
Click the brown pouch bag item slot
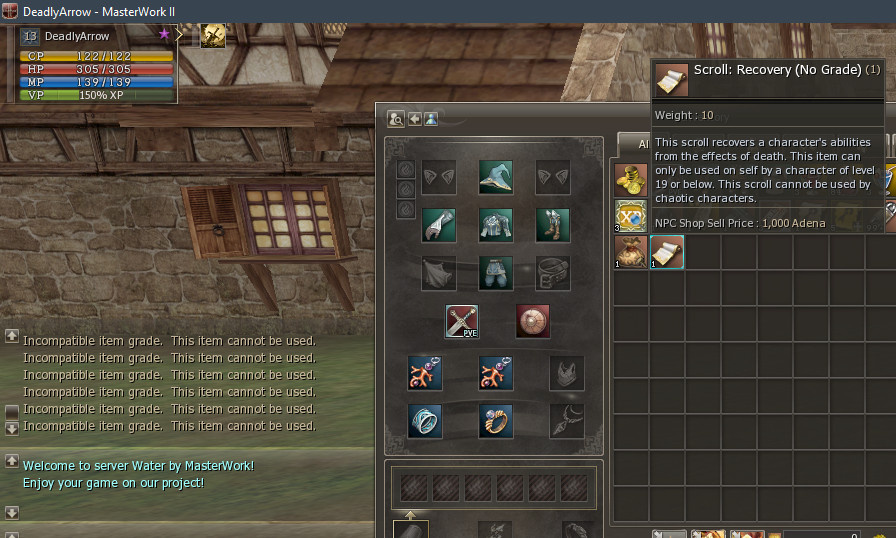pyautogui.click(x=631, y=251)
